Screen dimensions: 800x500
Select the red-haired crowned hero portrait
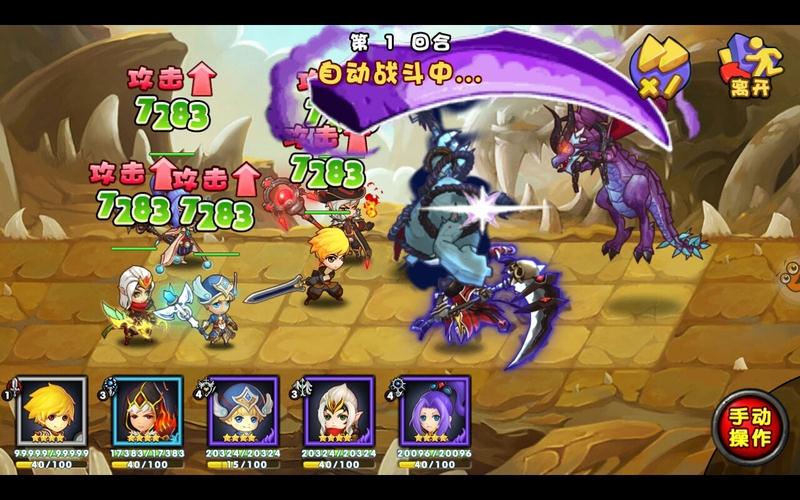point(148,410)
